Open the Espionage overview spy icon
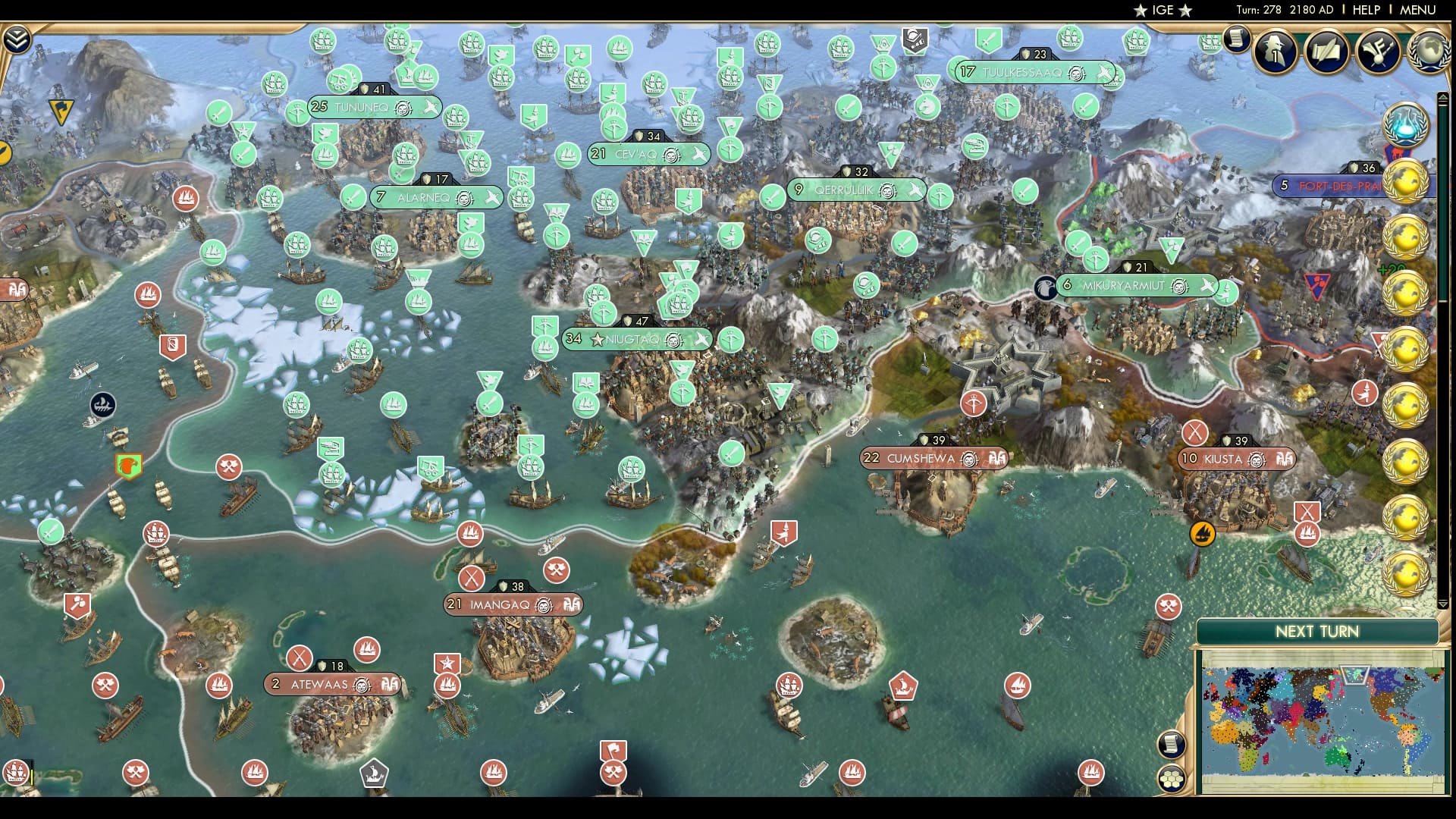 (x=1274, y=53)
